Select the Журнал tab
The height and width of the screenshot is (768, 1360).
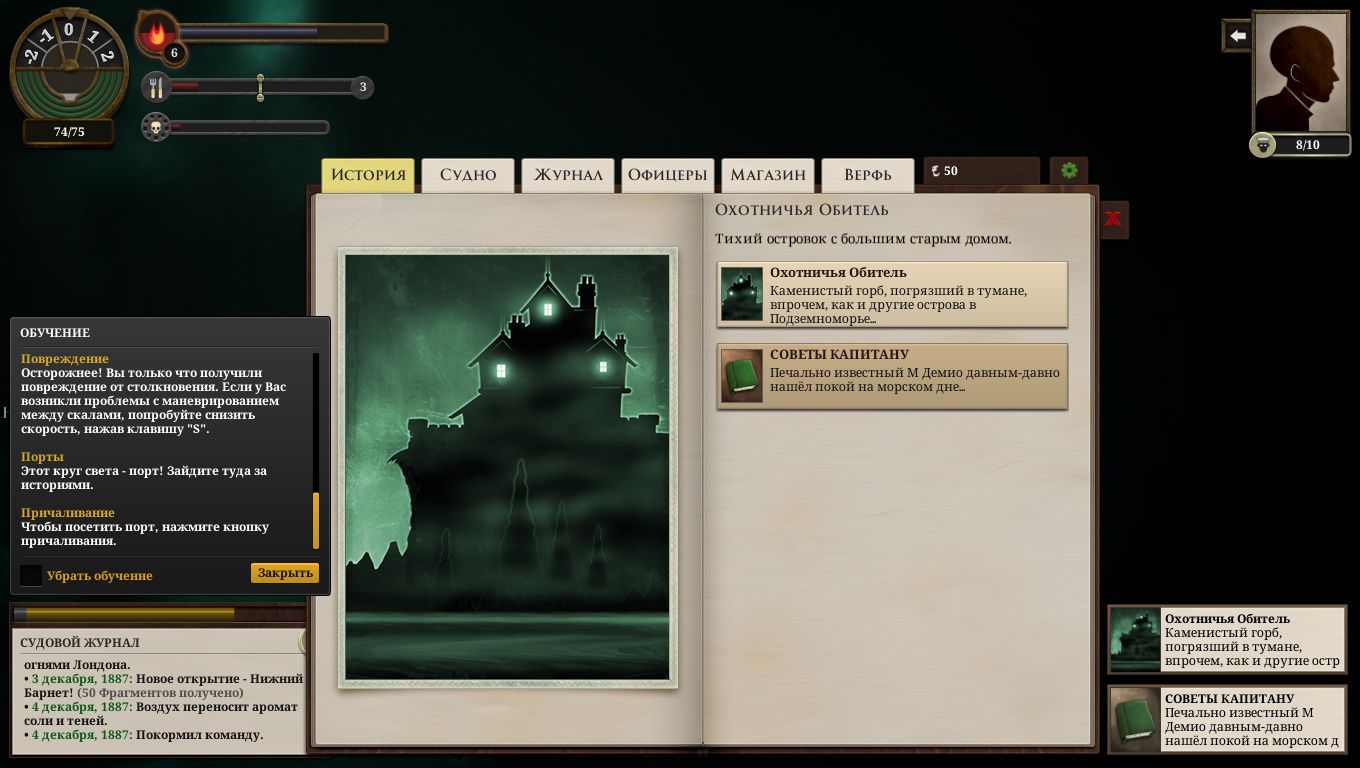click(568, 175)
